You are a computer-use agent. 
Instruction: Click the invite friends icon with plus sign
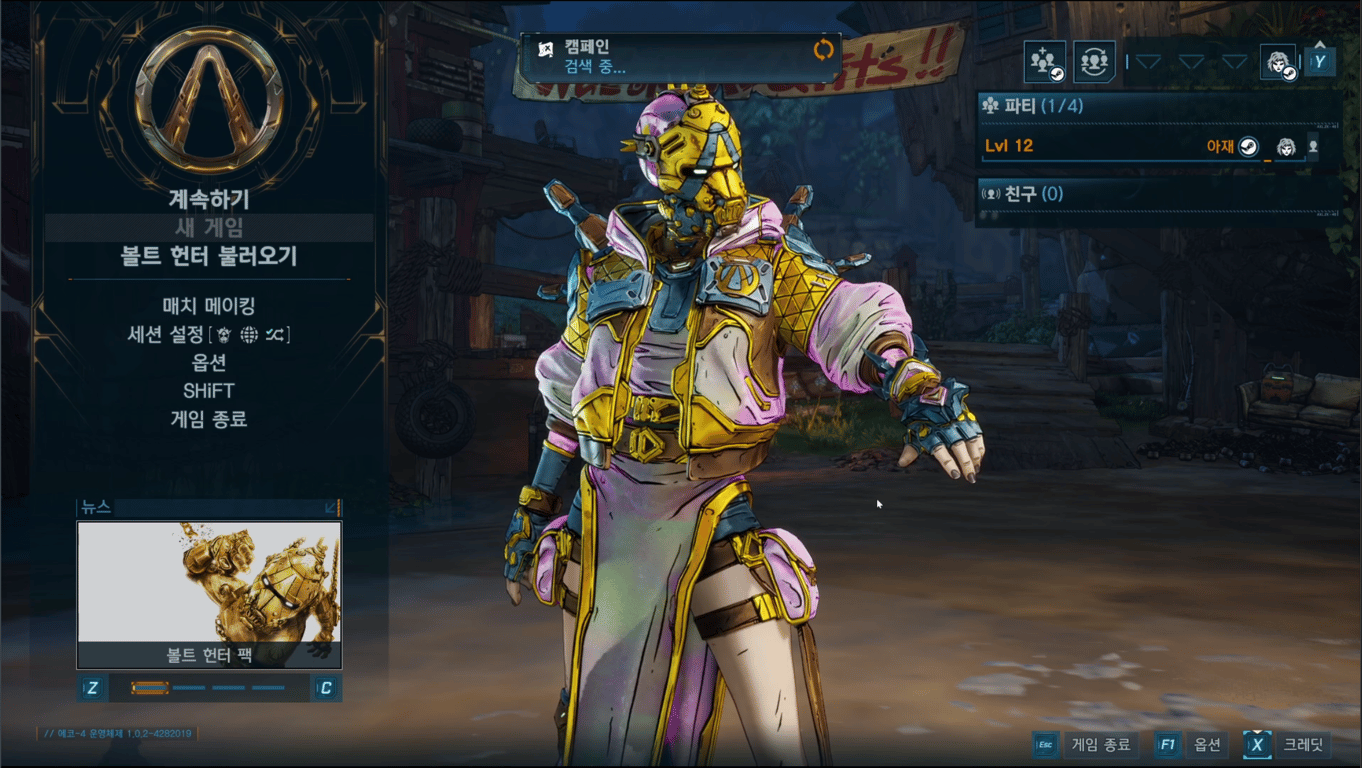[x=1045, y=62]
